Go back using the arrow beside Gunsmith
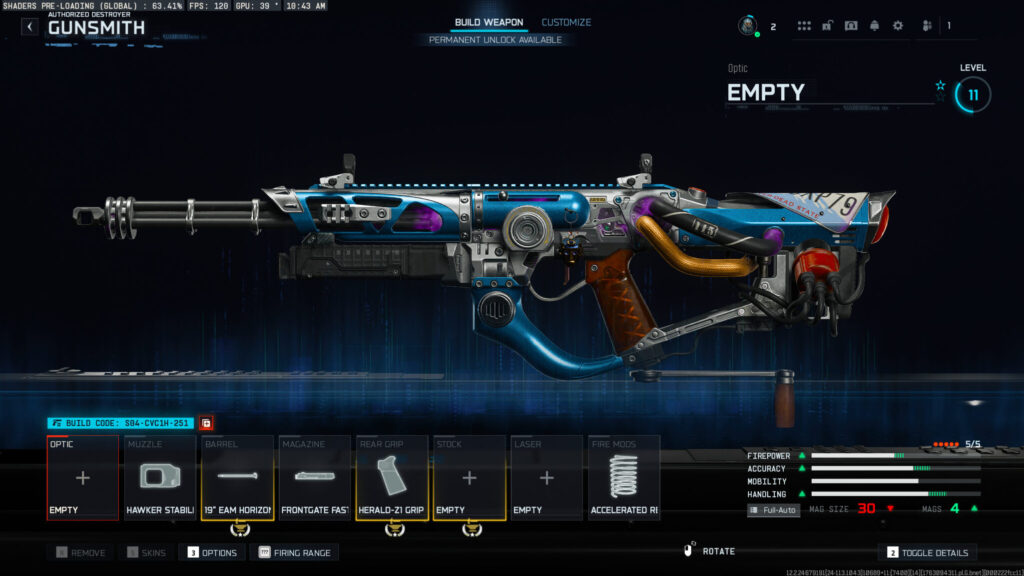1024x576 pixels. click(30, 27)
